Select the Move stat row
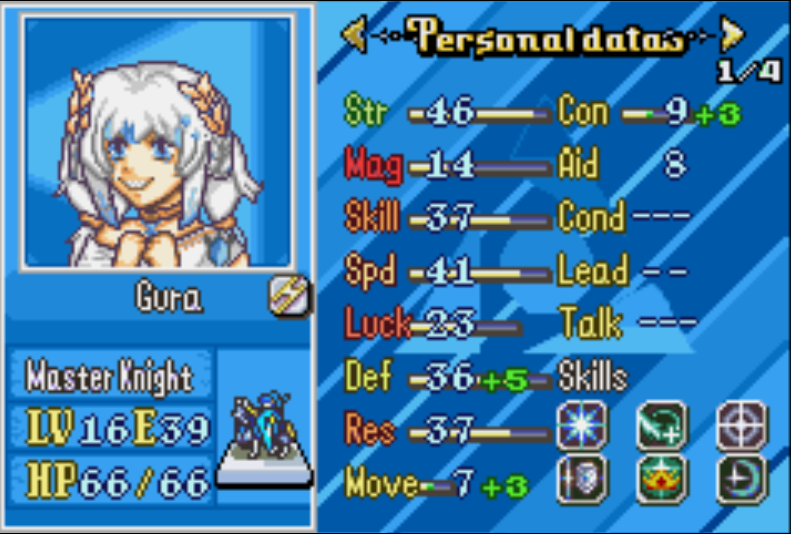The height and width of the screenshot is (534, 791). [x=436, y=485]
